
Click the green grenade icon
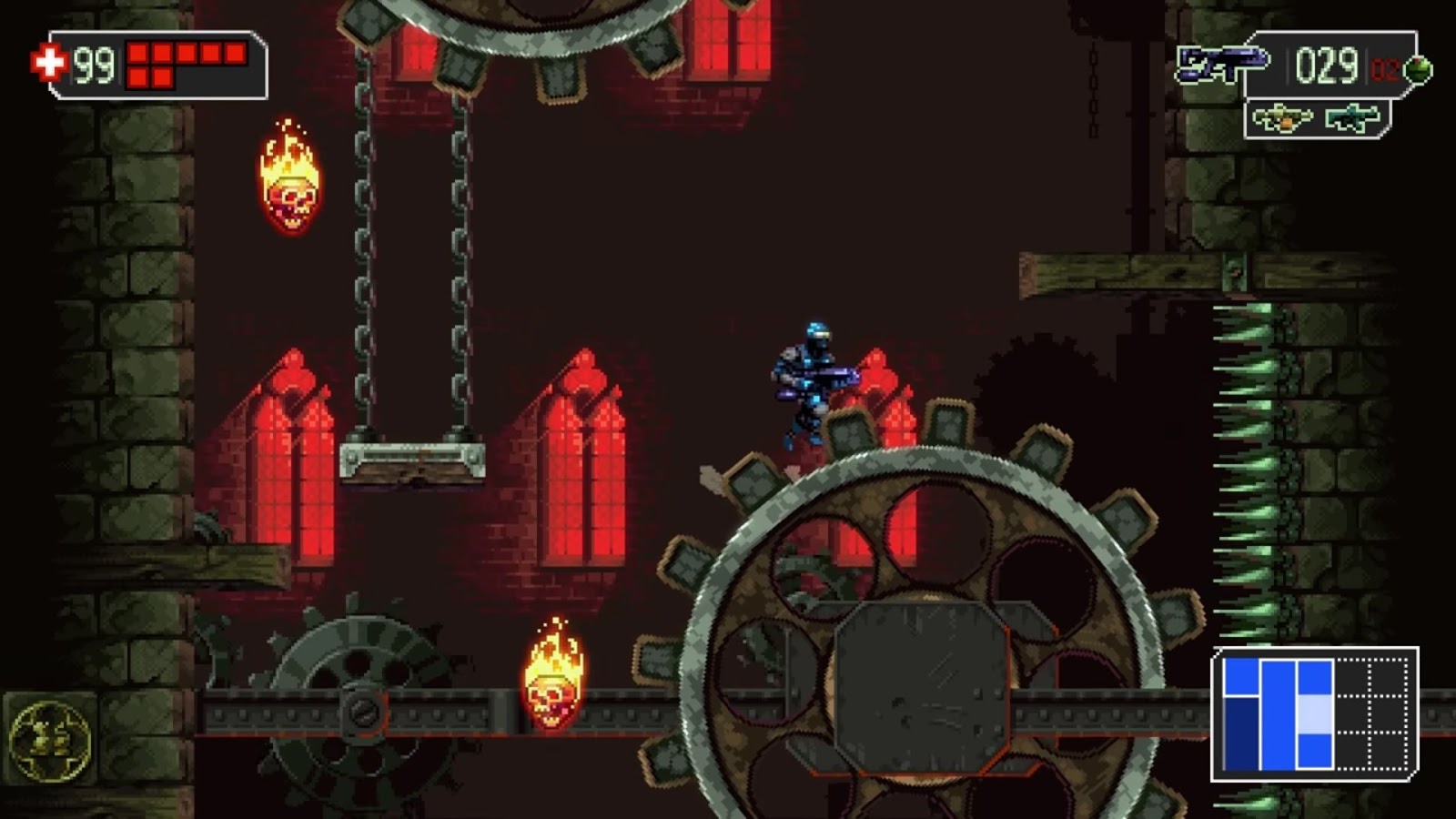click(1416, 71)
